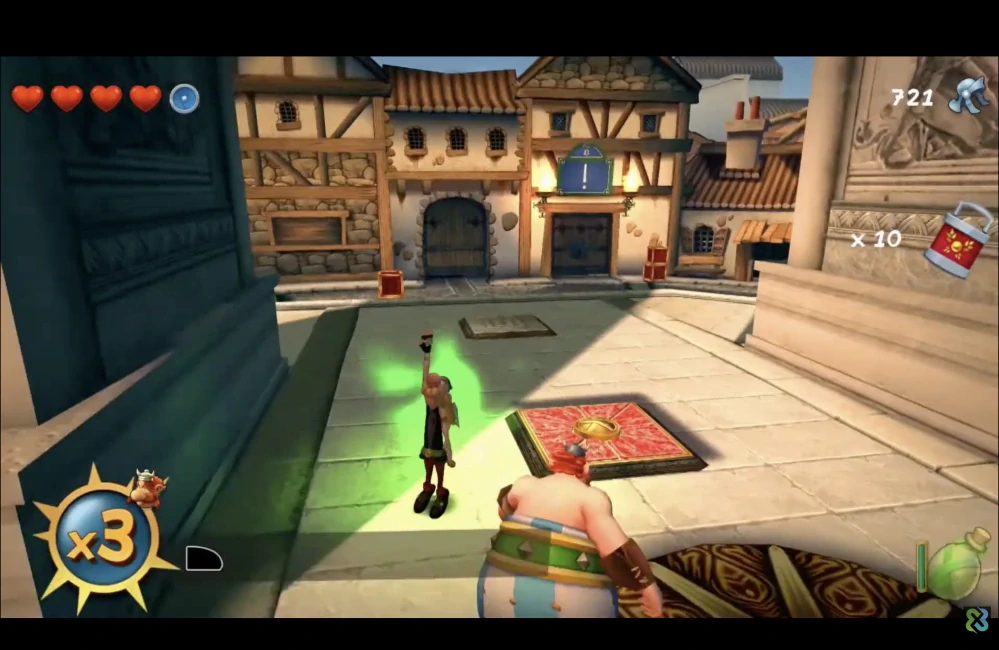The height and width of the screenshot is (650, 999).
Task: Select the Roman helmet counter icon
Action: (967, 96)
